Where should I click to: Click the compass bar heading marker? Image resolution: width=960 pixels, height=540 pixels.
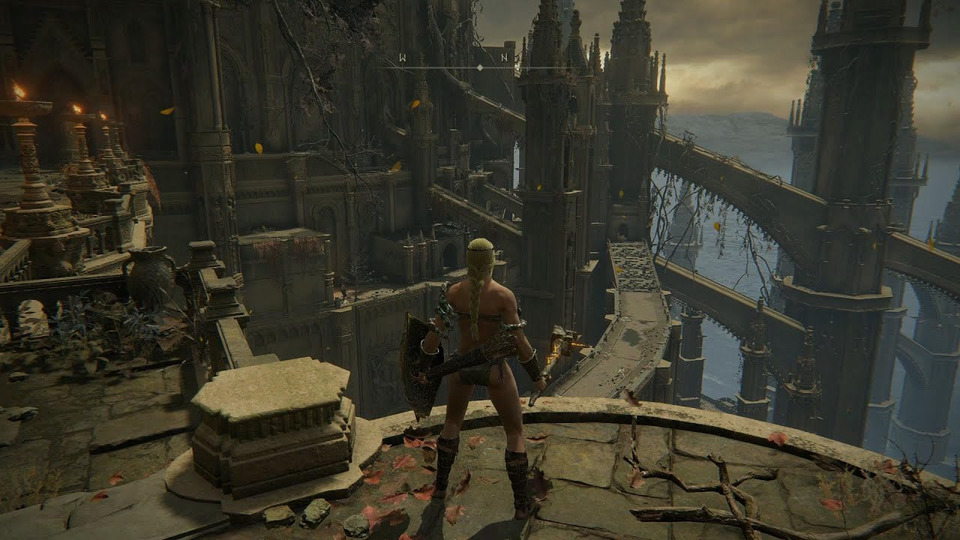click(479, 67)
